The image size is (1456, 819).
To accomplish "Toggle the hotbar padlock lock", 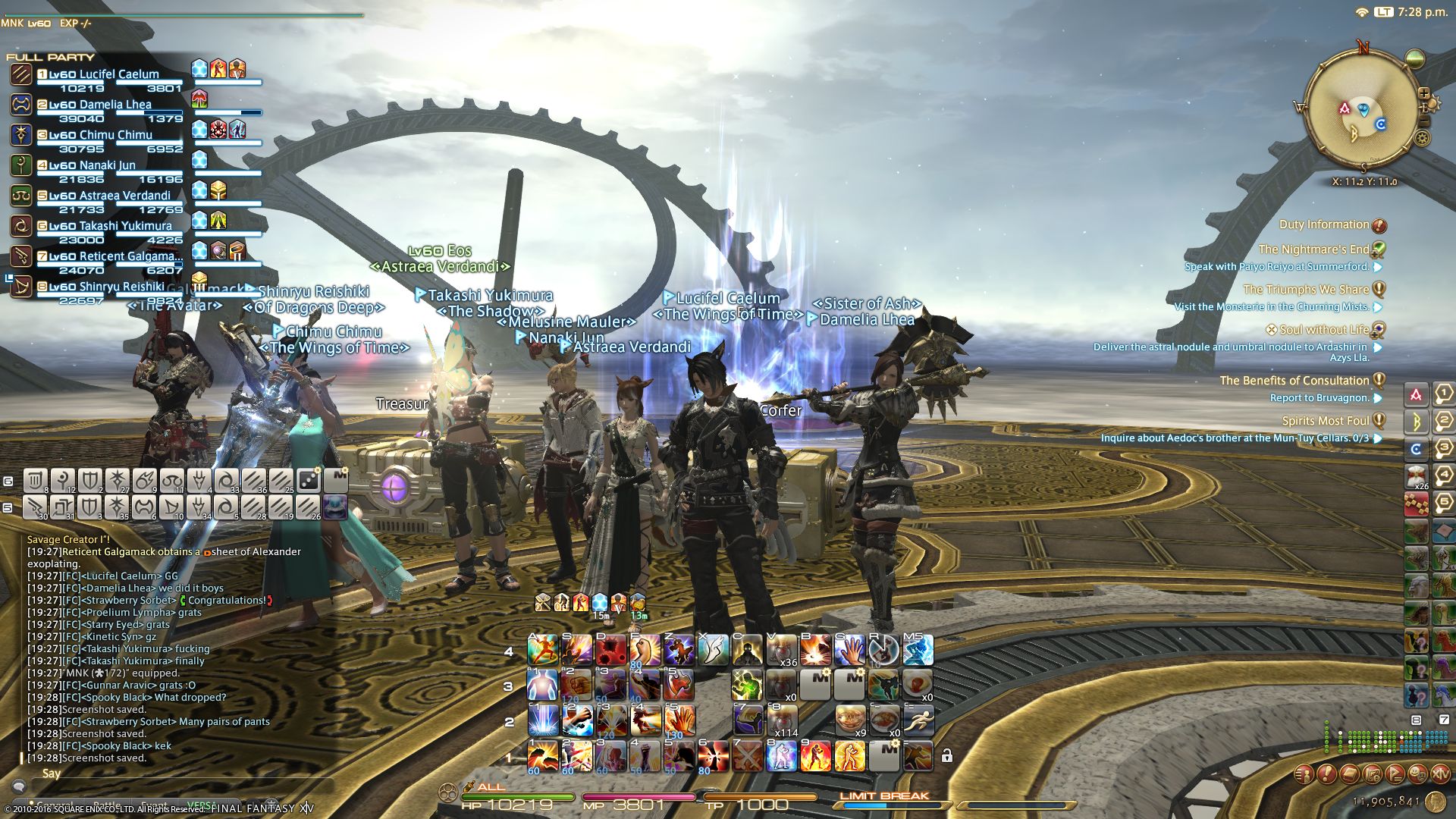I will coord(946,755).
